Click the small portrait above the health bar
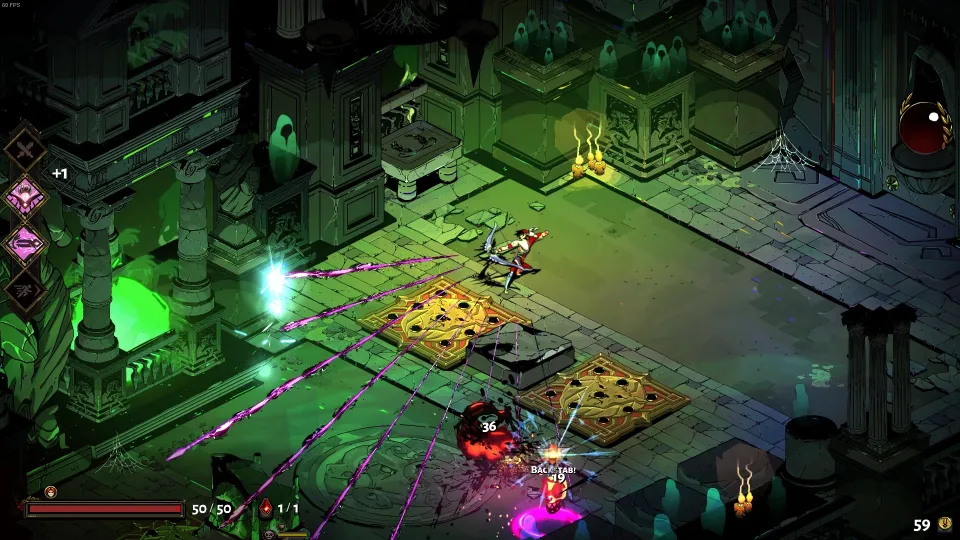The width and height of the screenshot is (960, 540). [50, 491]
